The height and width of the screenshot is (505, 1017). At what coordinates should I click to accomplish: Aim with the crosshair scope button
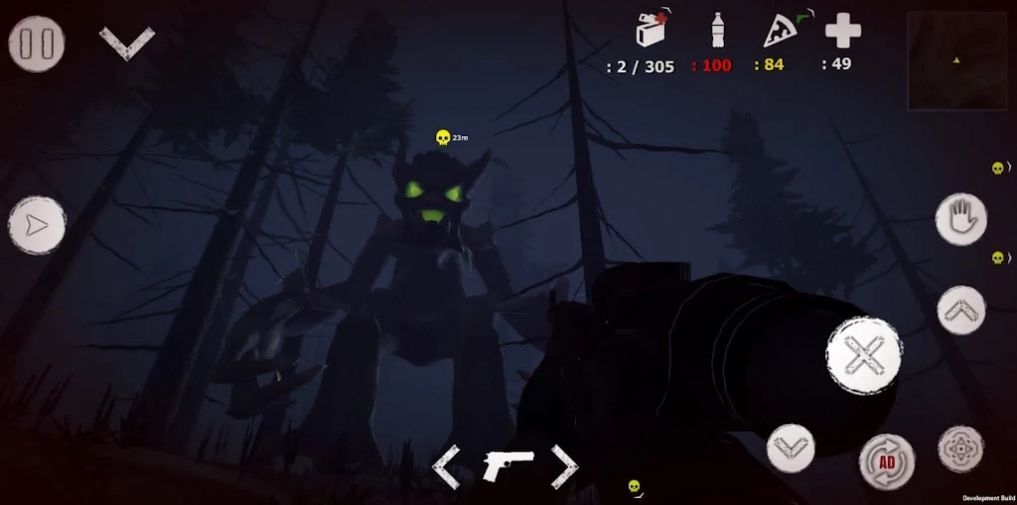961,449
